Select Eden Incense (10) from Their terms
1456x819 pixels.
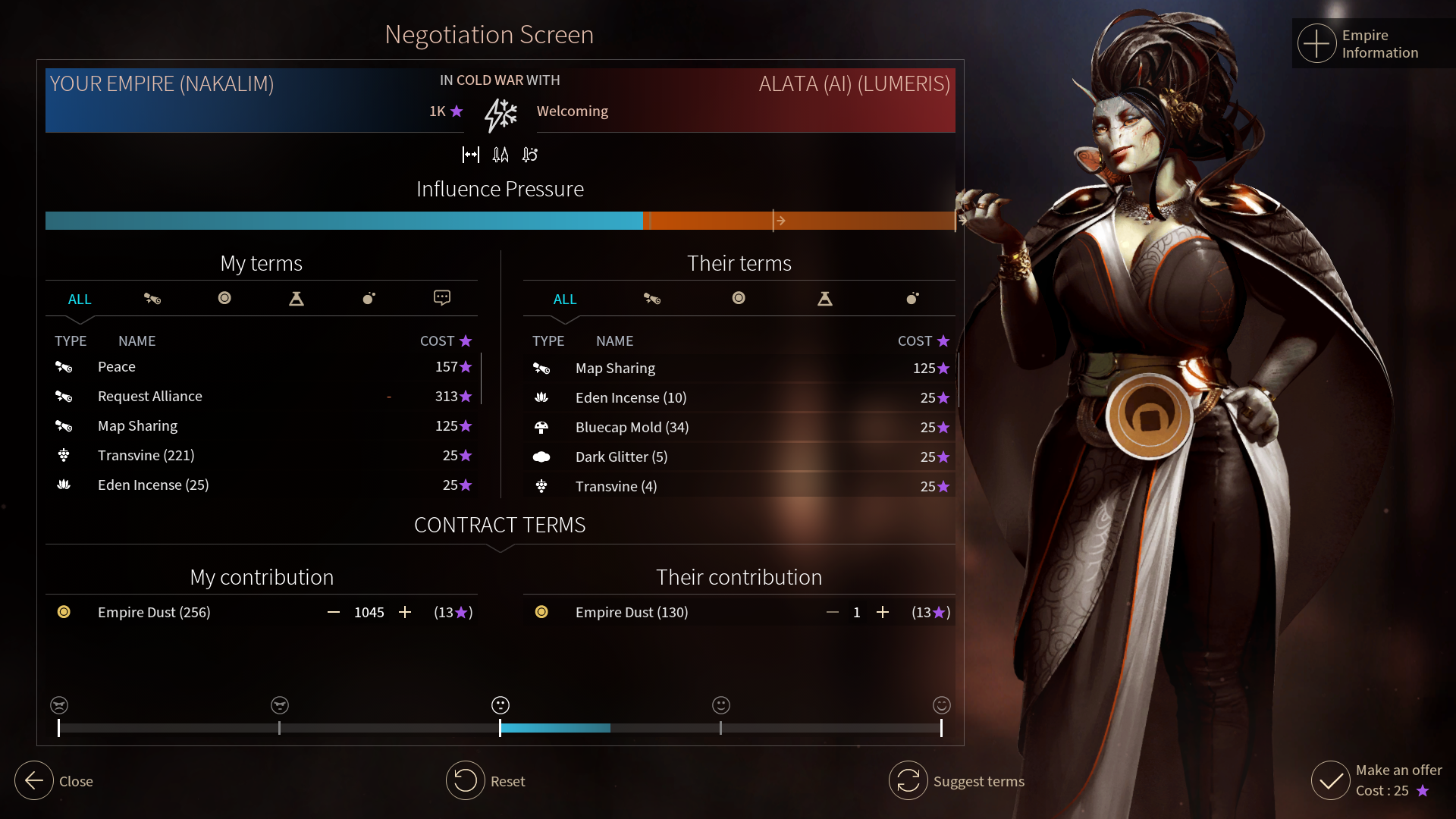coord(631,398)
